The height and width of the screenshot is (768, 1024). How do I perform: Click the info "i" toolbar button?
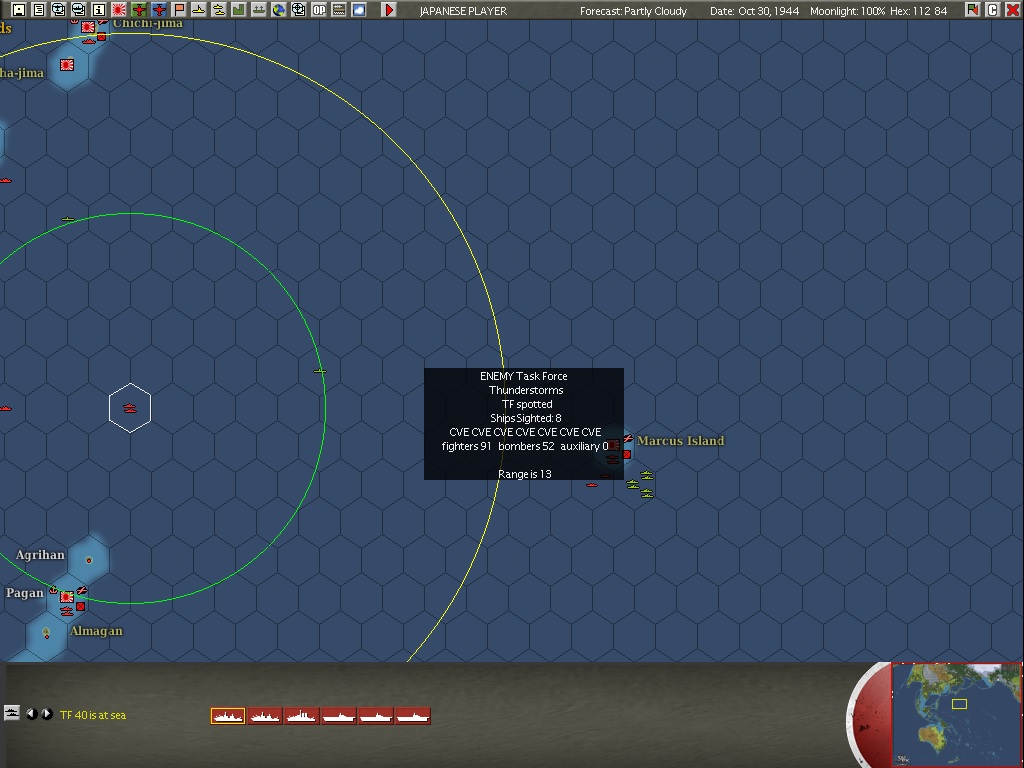[99, 10]
